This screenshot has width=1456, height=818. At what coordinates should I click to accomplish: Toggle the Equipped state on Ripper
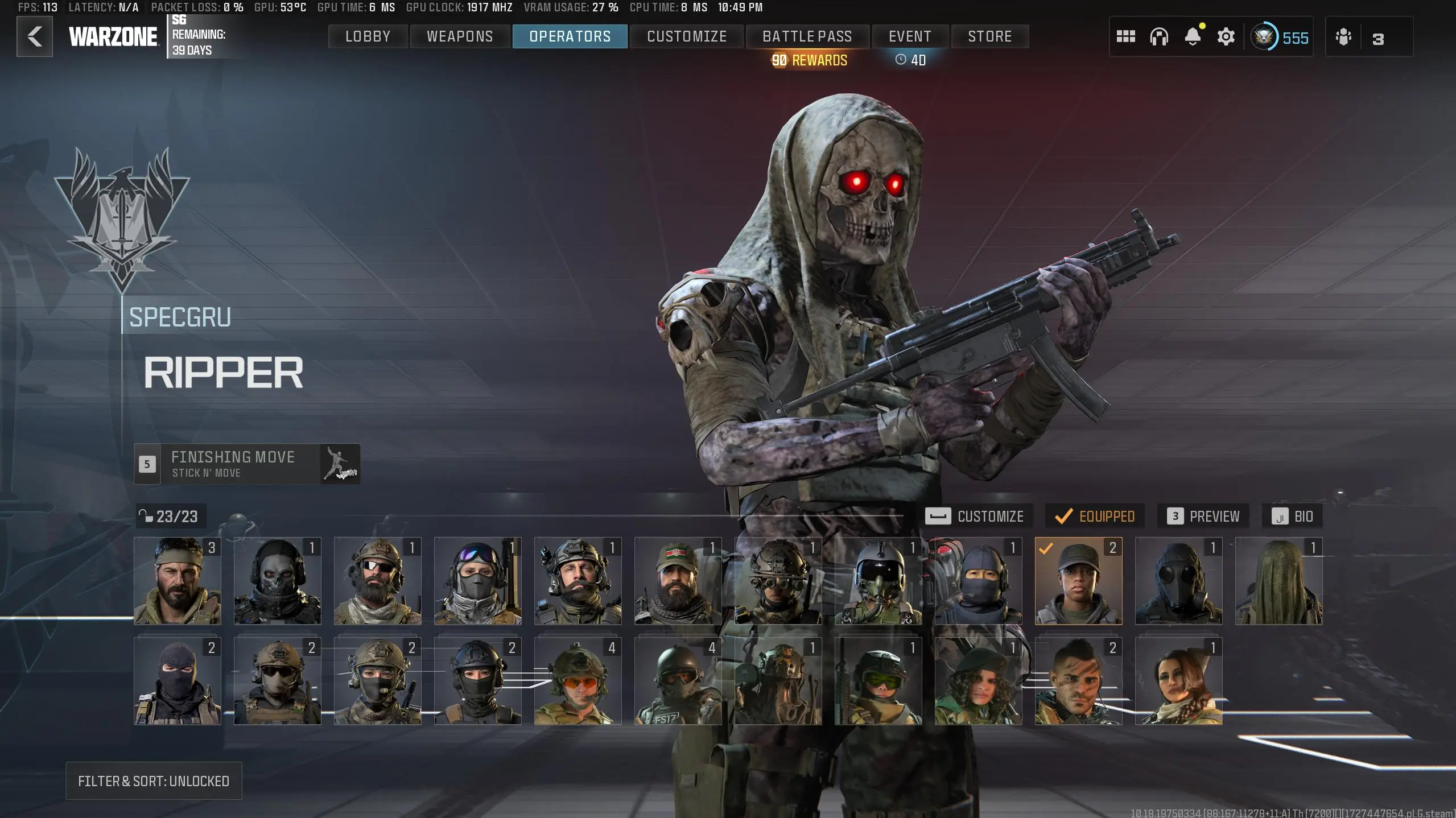(x=1093, y=517)
